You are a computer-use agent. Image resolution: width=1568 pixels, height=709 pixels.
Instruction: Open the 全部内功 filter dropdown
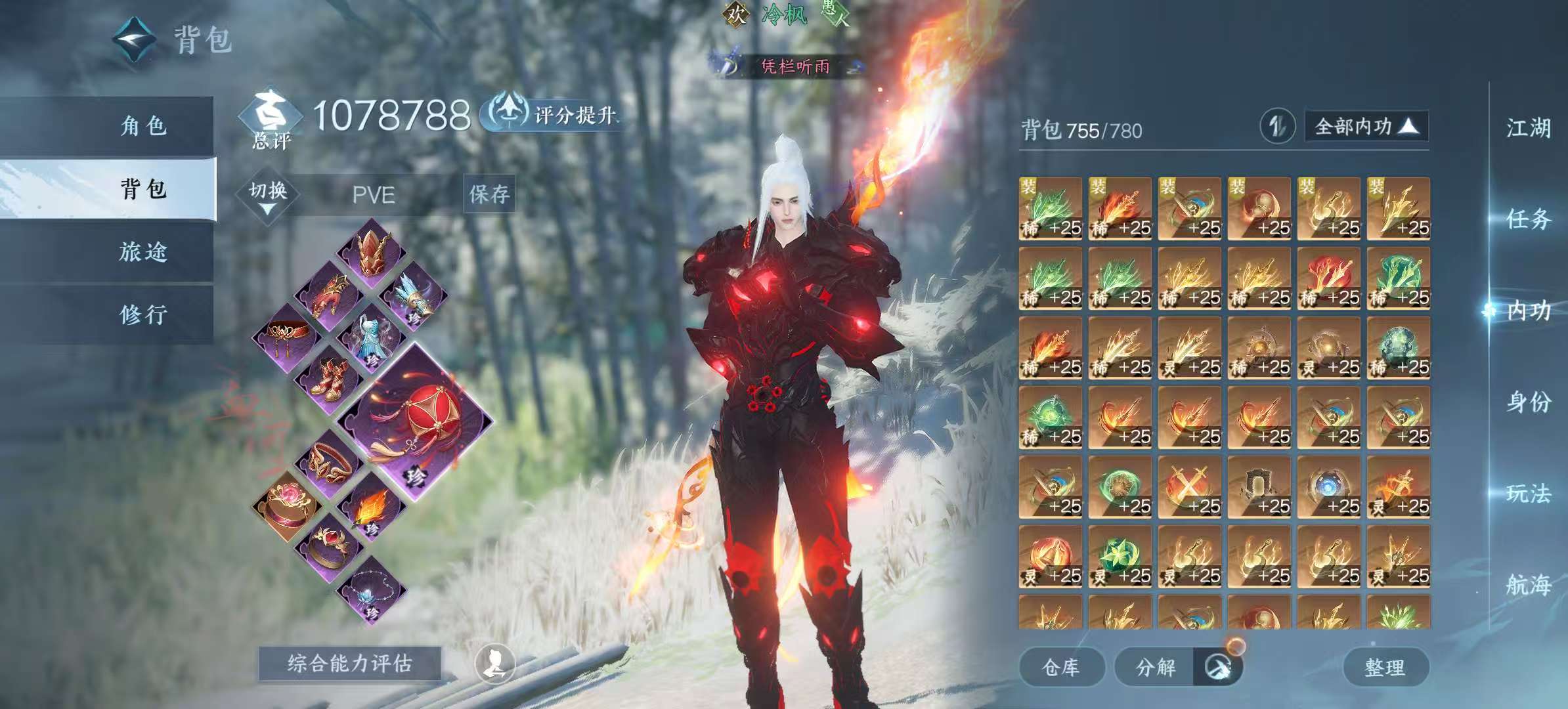click(x=1366, y=126)
